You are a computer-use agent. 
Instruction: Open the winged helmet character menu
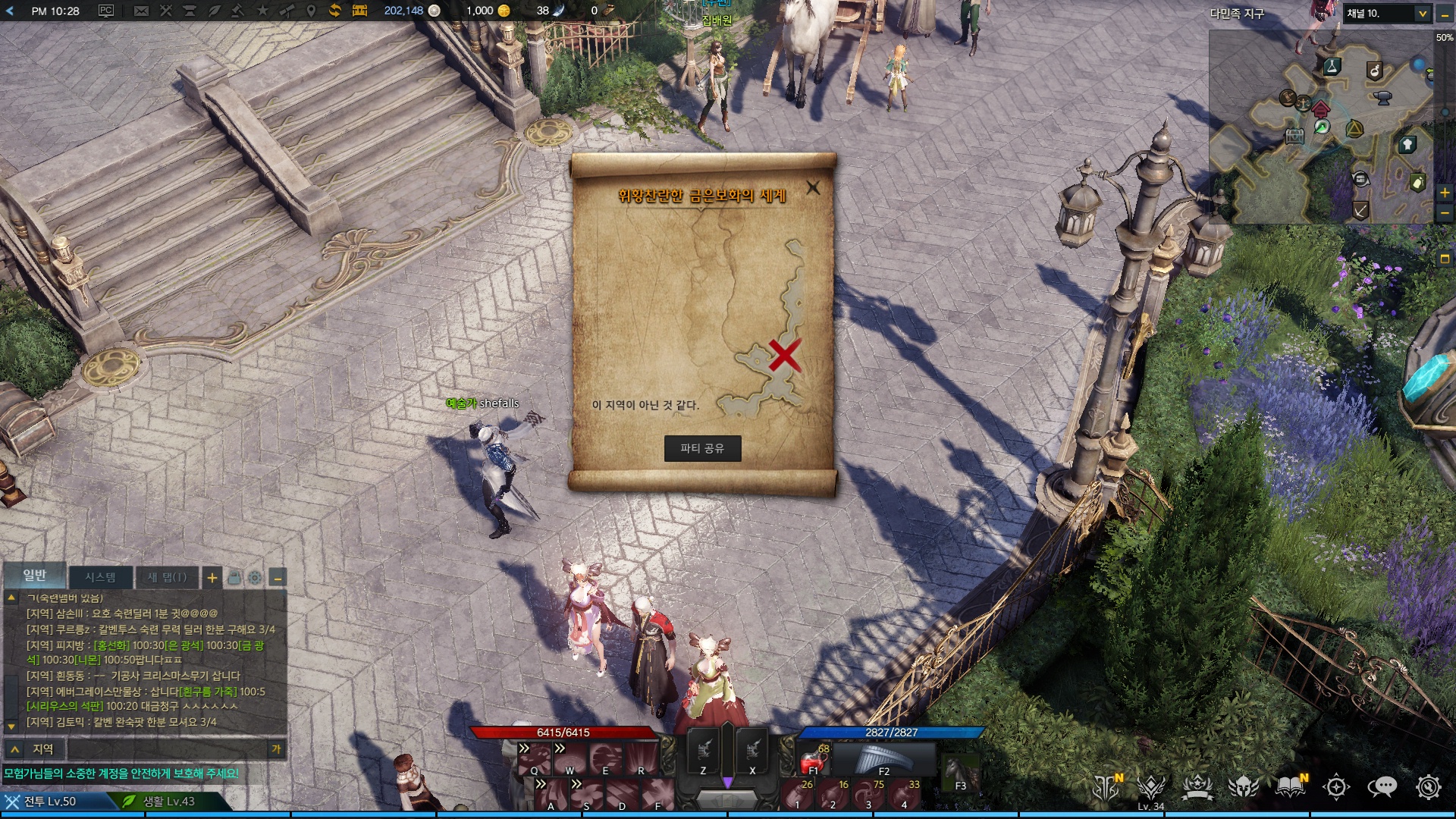point(1243,787)
